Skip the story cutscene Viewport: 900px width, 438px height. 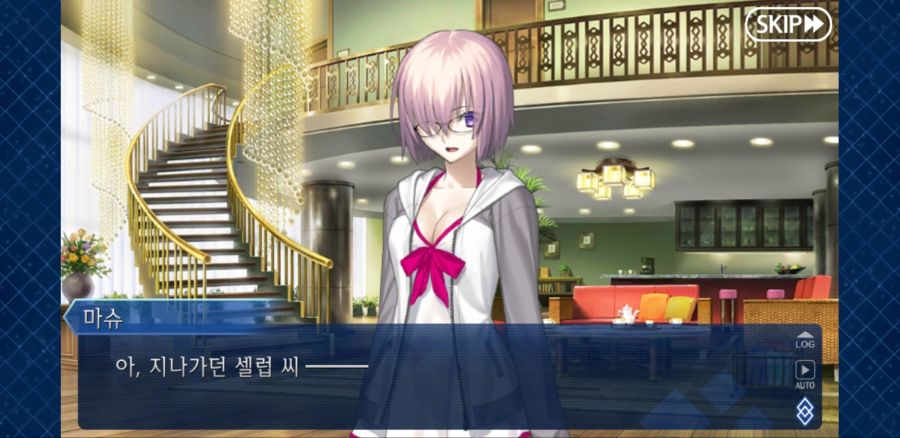[788, 24]
